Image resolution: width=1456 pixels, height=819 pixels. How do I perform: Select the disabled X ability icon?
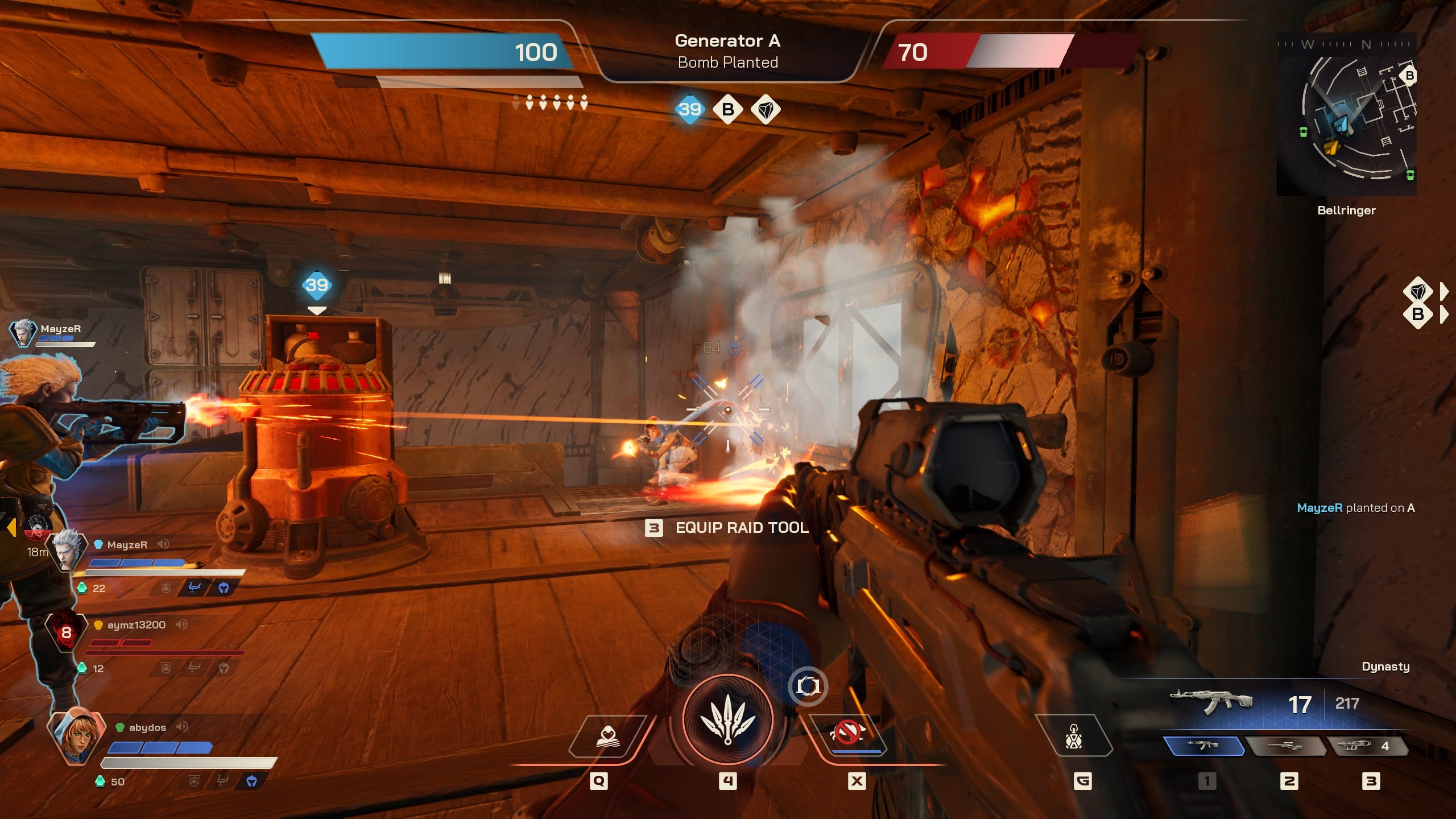click(x=847, y=733)
